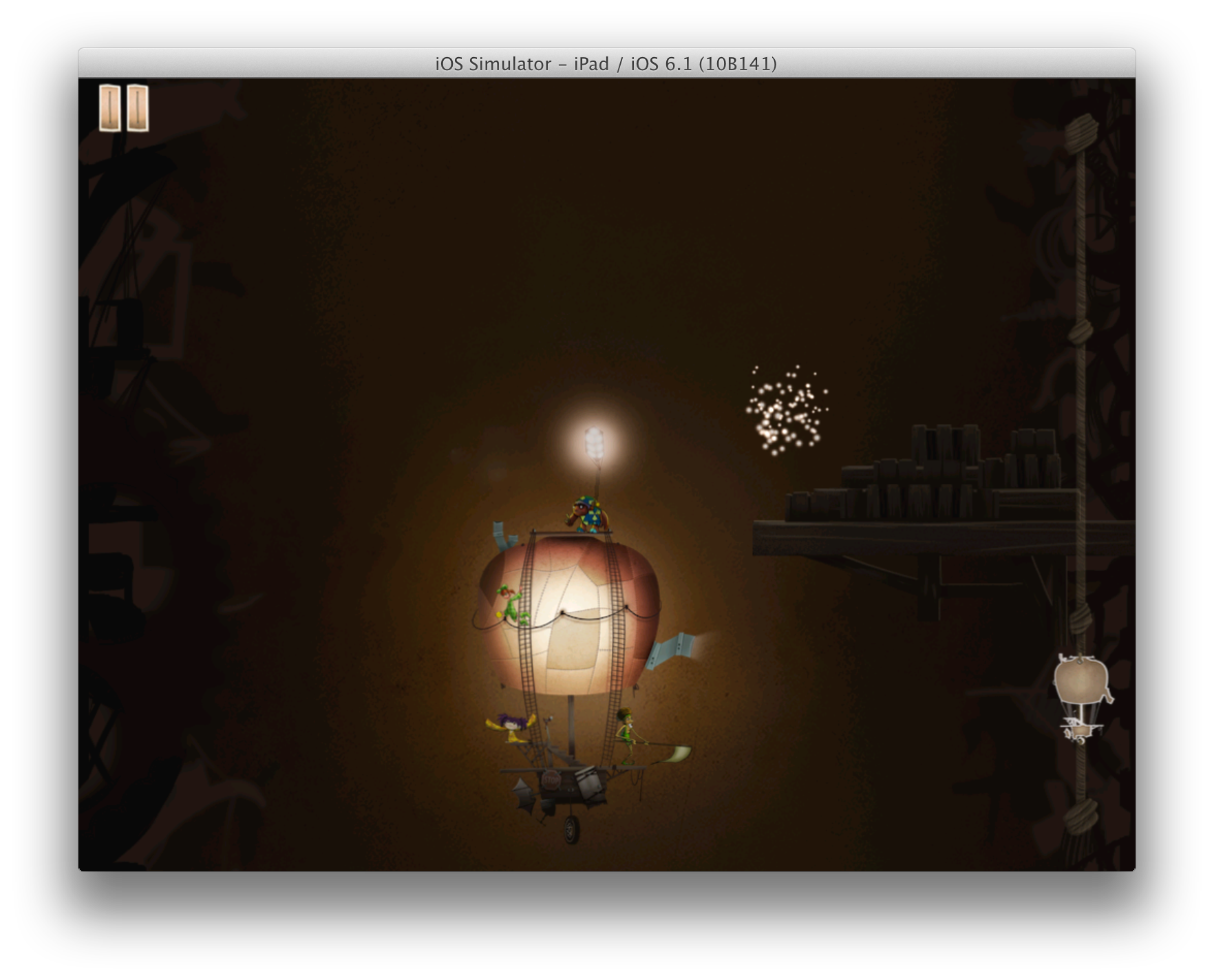1214x980 pixels.
Task: Click the iOS Simulator window title bar
Action: (606, 63)
